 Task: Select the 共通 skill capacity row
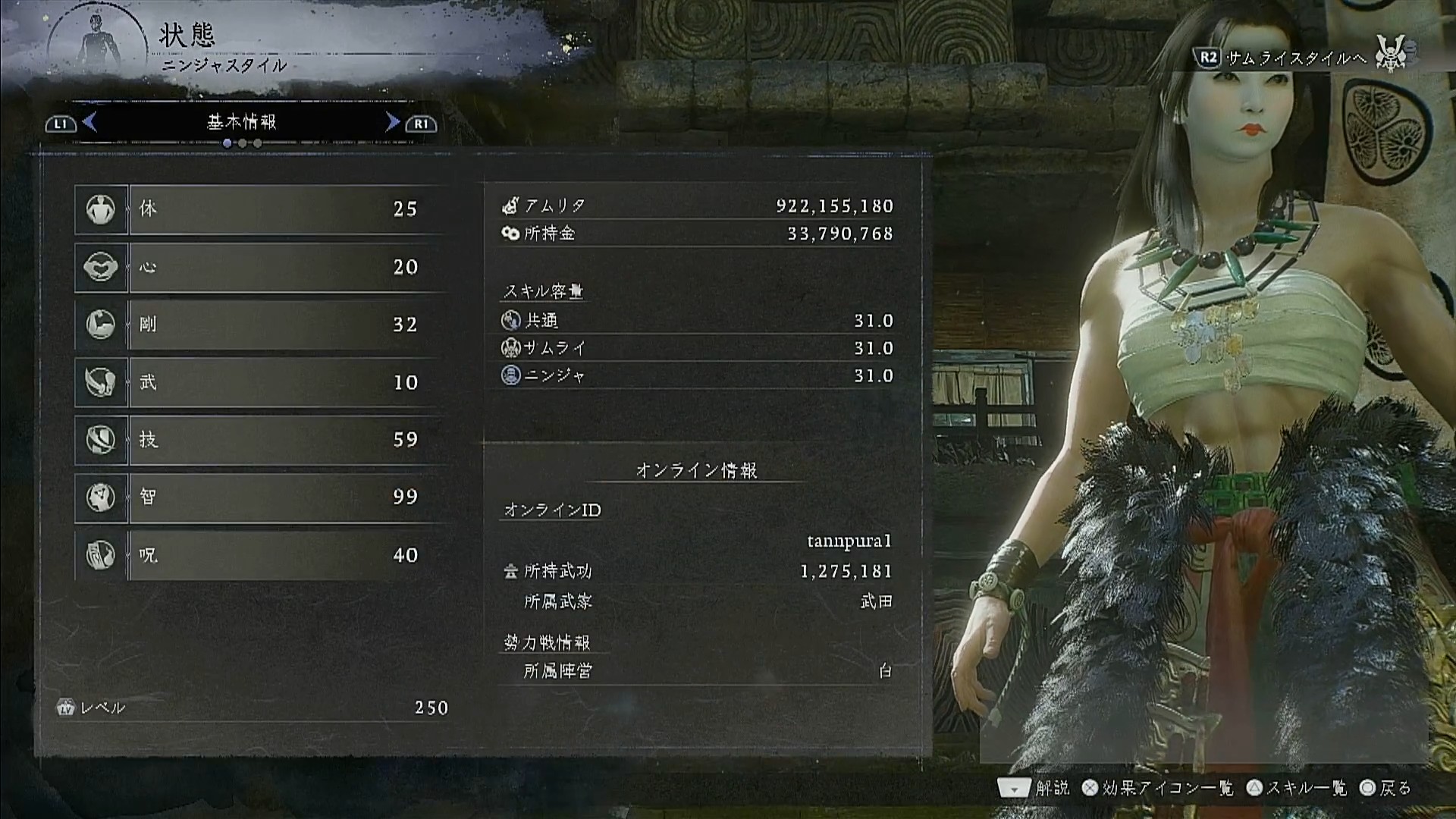coord(696,321)
